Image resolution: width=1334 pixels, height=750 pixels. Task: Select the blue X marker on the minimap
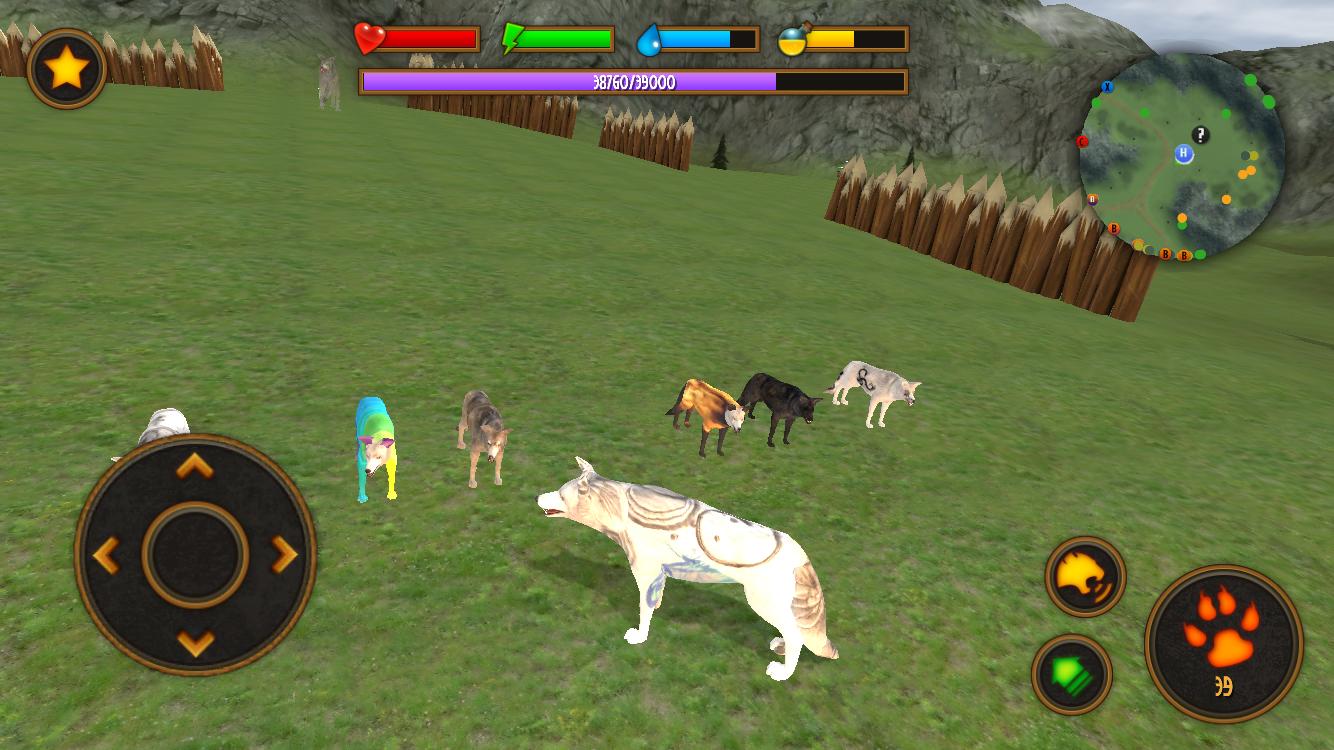(1107, 87)
